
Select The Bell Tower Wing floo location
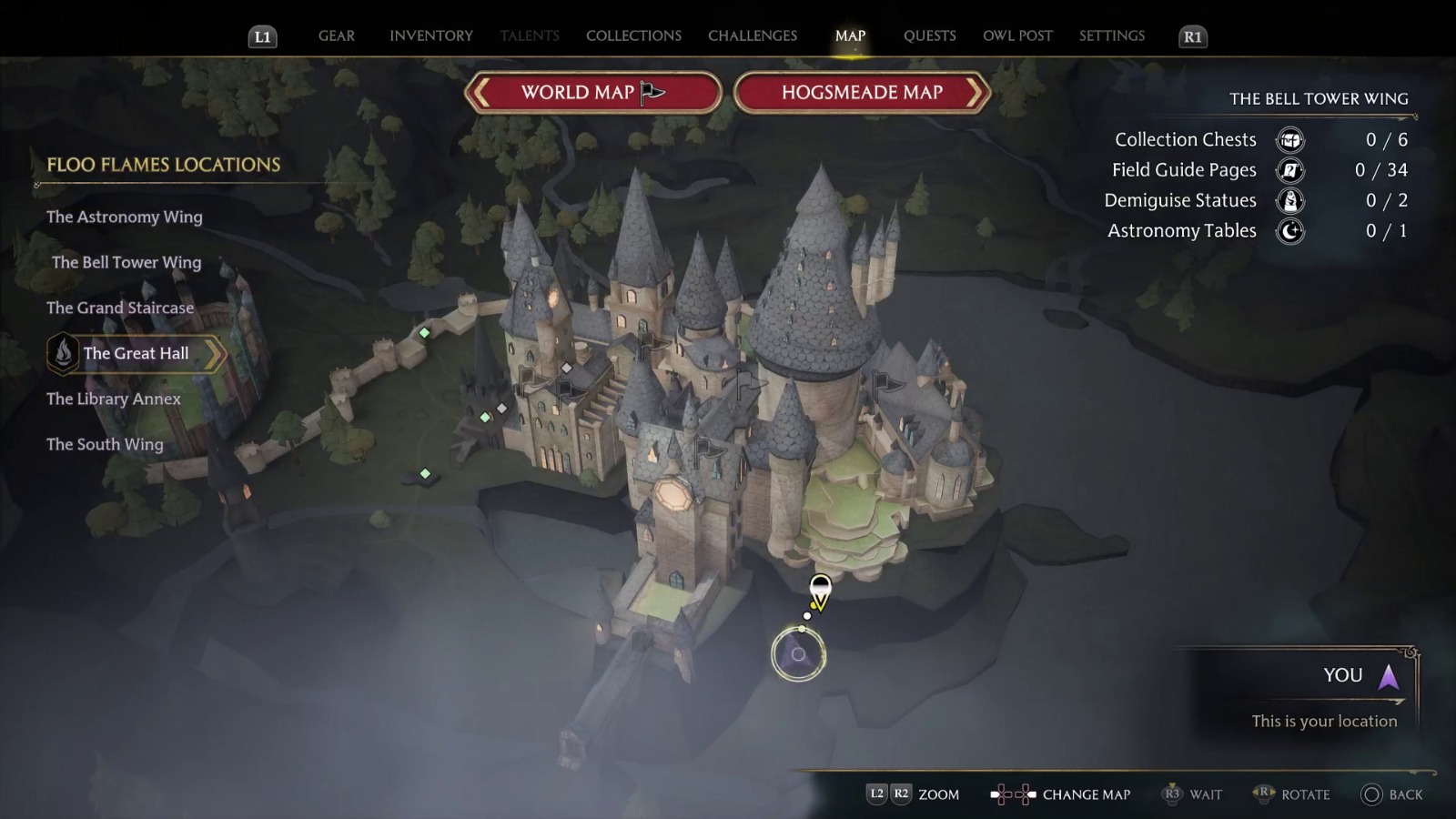click(x=126, y=262)
